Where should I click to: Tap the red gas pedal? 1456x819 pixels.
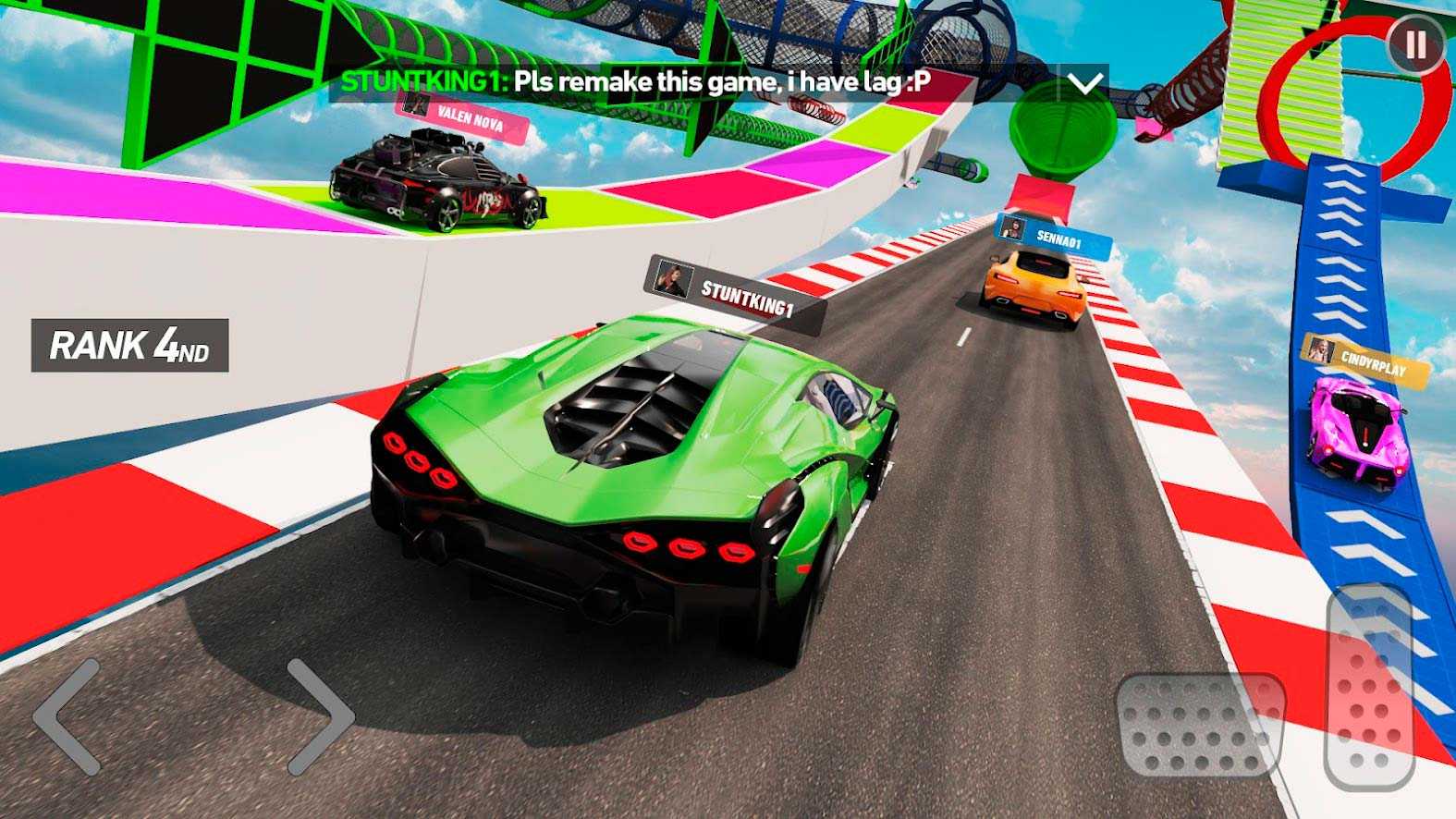point(1370,686)
